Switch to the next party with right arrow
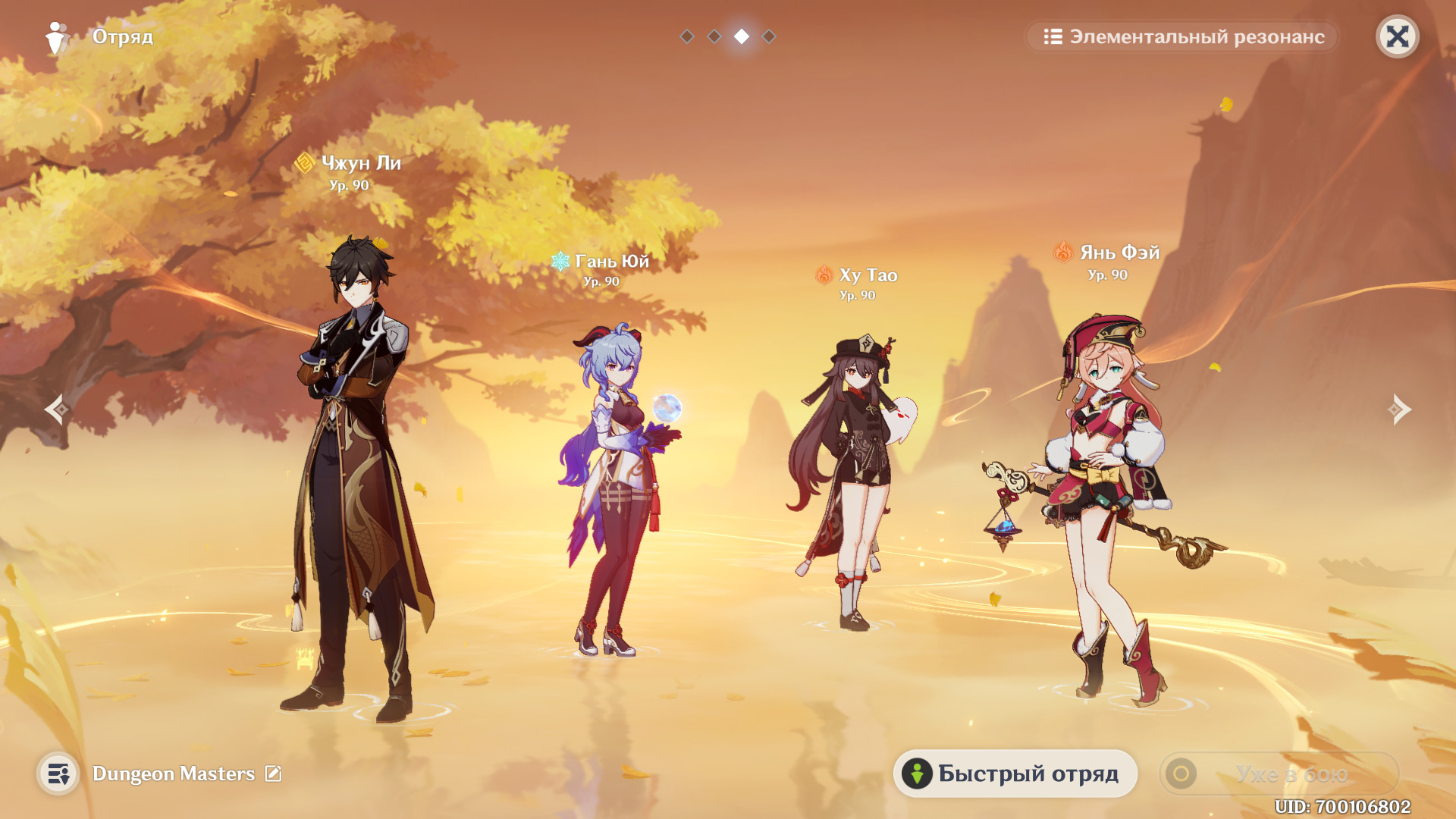The image size is (1456, 819). [x=1399, y=409]
